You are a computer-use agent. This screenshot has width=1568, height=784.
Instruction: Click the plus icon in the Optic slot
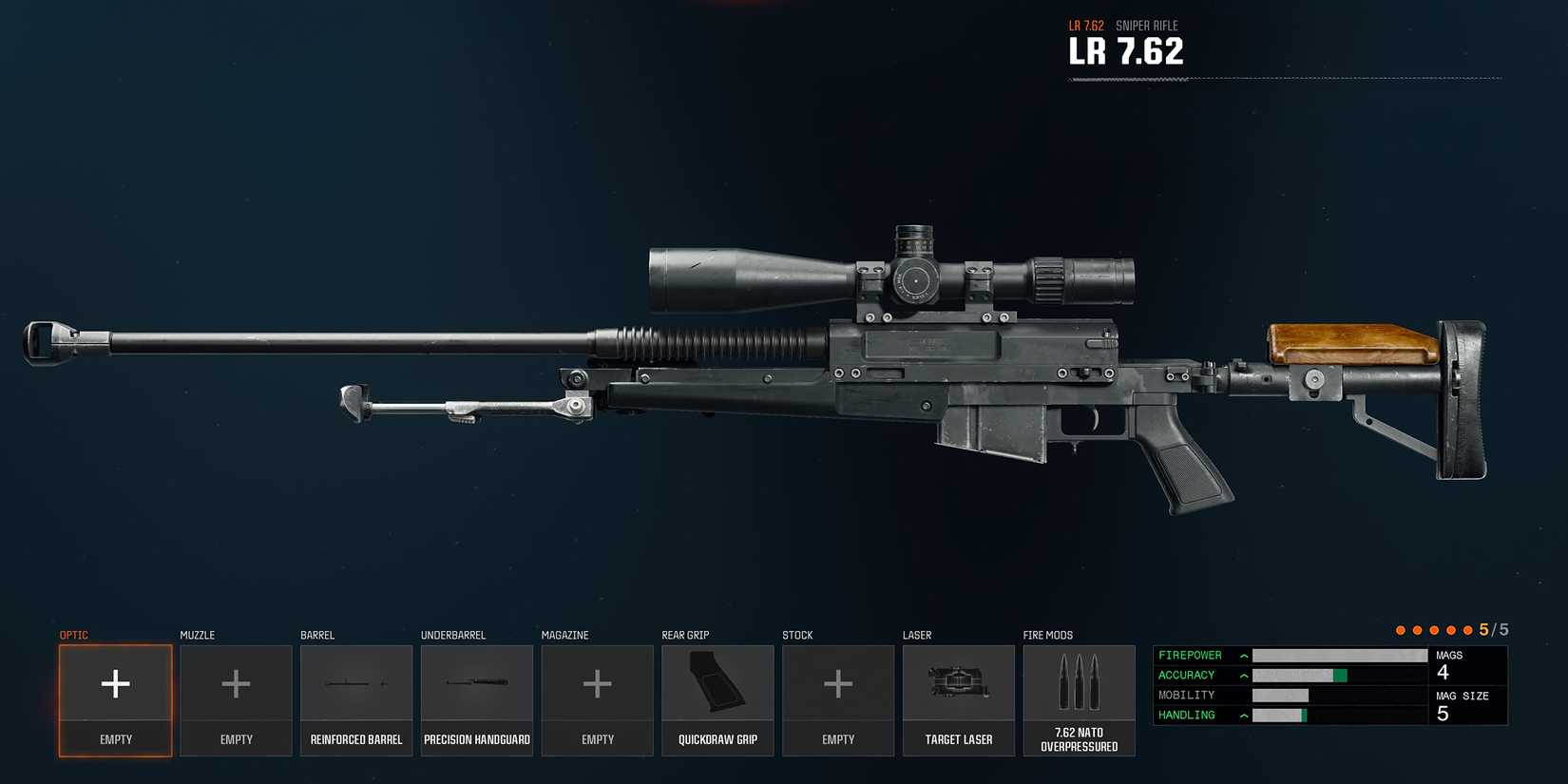click(x=115, y=682)
